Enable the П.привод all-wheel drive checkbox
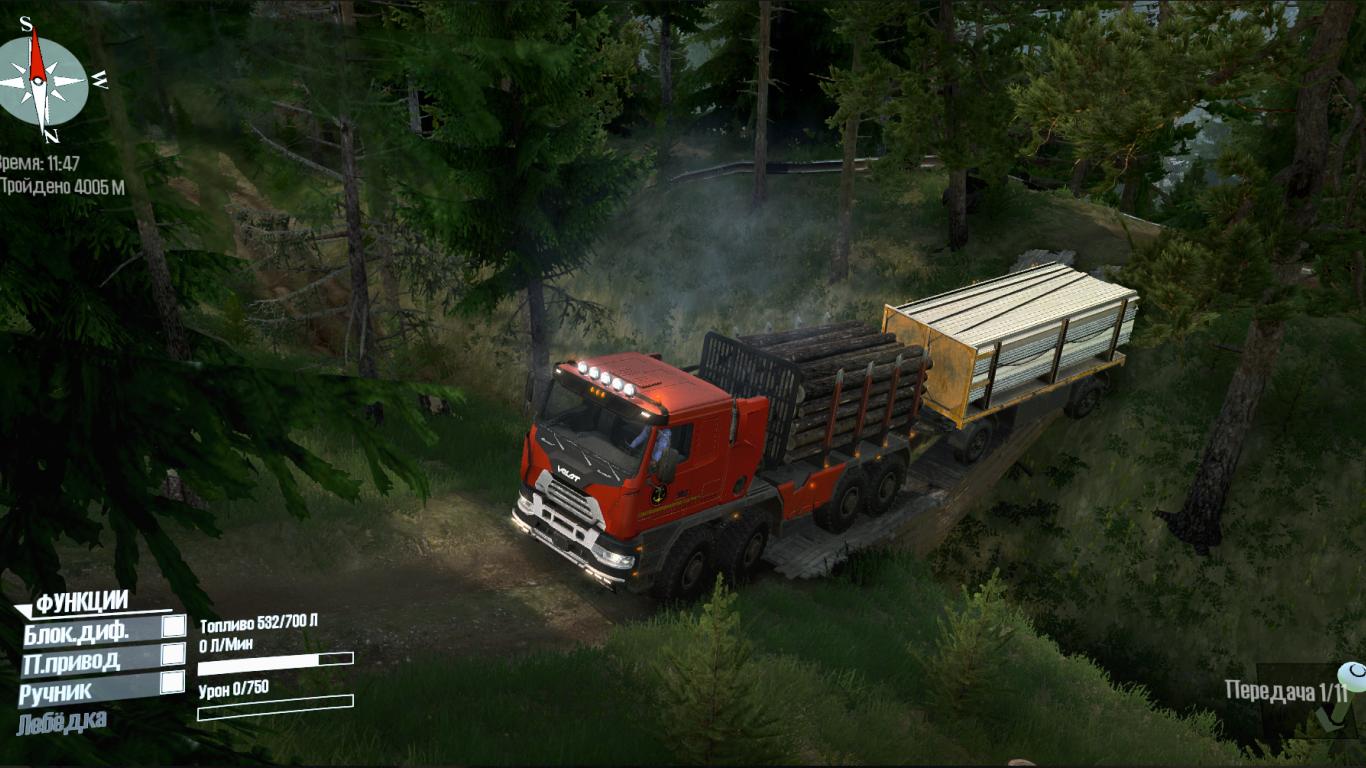The image size is (1366, 768). click(x=174, y=654)
